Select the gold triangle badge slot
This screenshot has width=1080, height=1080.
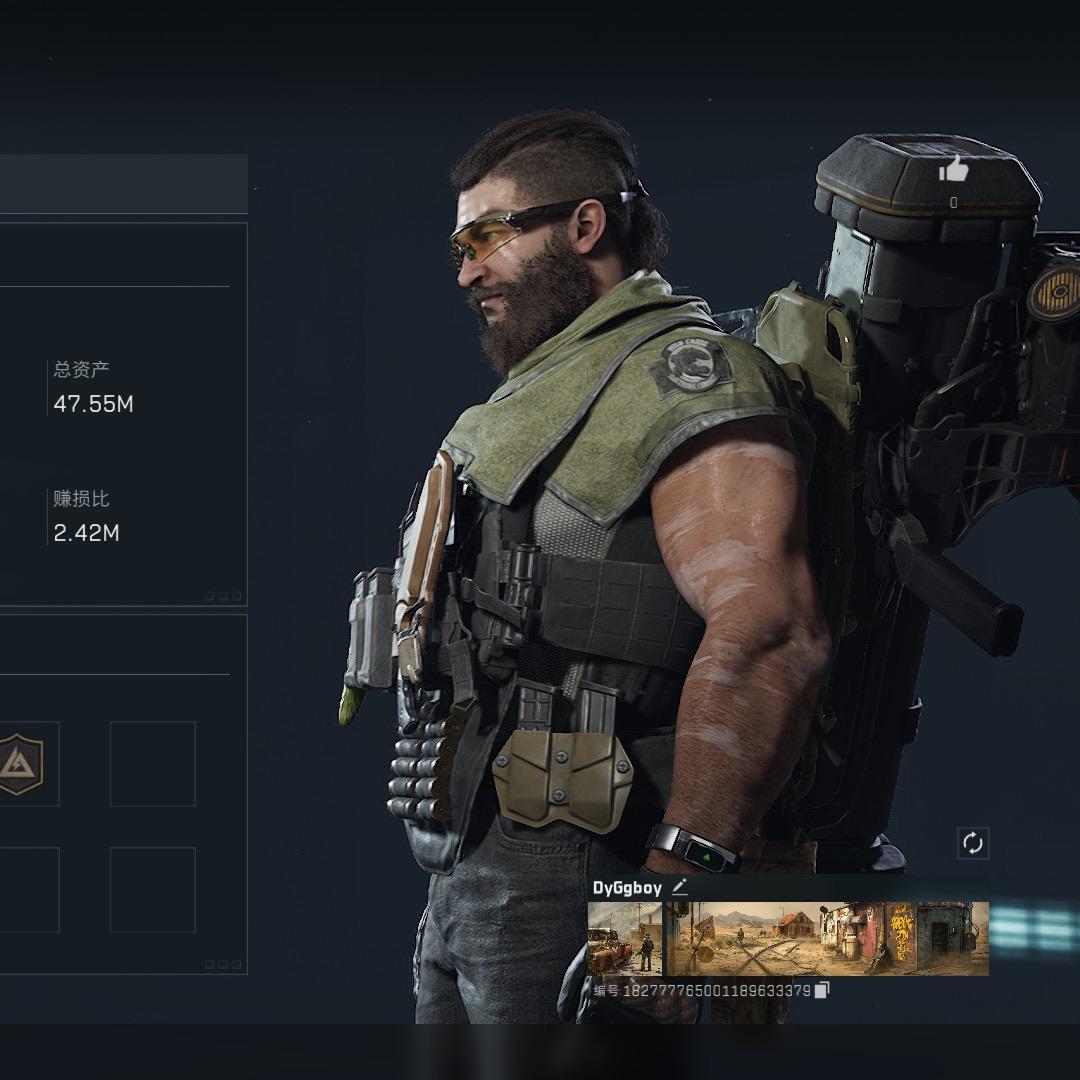[x=20, y=763]
